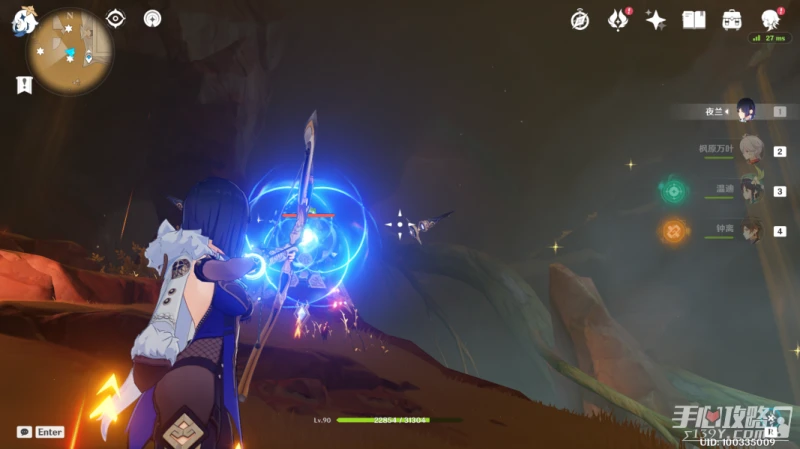Open the Adventurer Handbook book icon
The image size is (800, 449).
pos(694,20)
